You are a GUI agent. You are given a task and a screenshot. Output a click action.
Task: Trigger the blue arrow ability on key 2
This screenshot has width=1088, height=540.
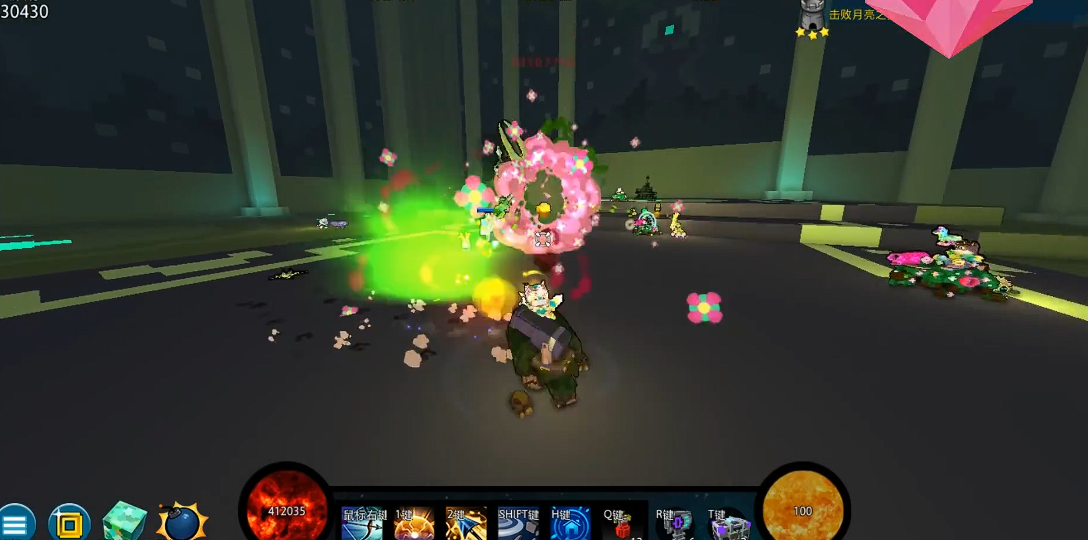466,525
